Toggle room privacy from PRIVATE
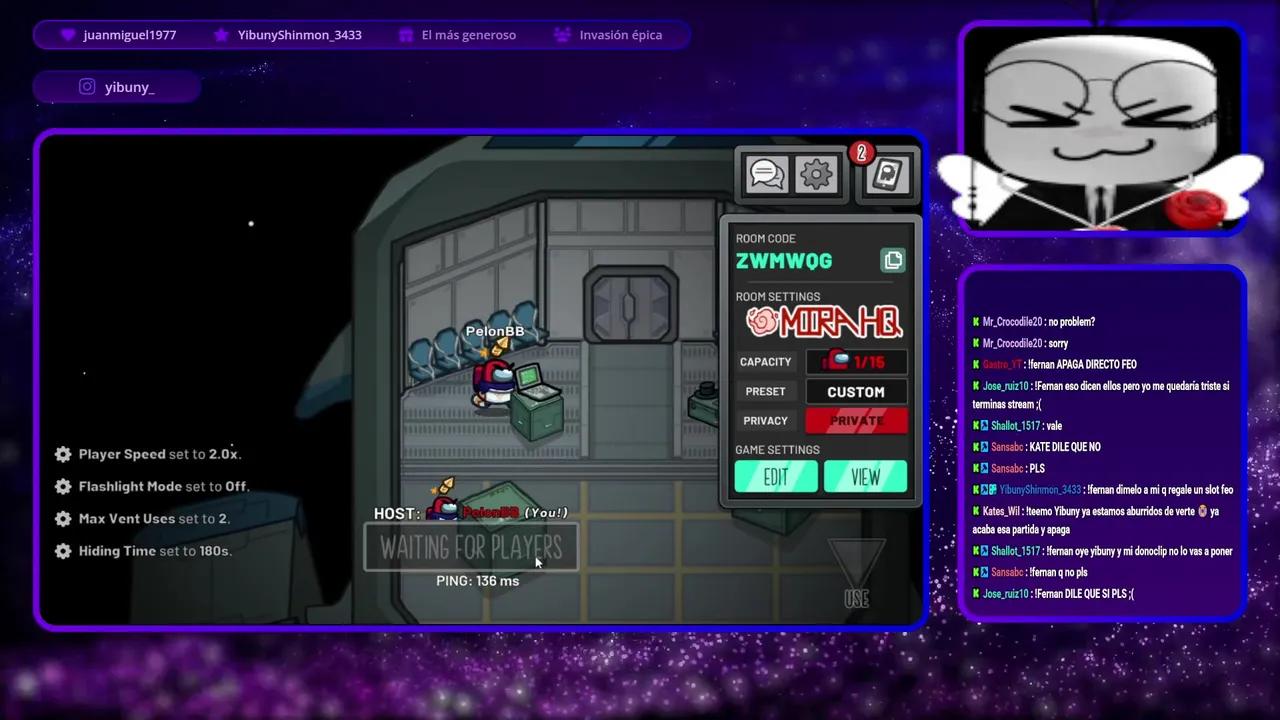Image resolution: width=1280 pixels, height=720 pixels. click(x=856, y=420)
